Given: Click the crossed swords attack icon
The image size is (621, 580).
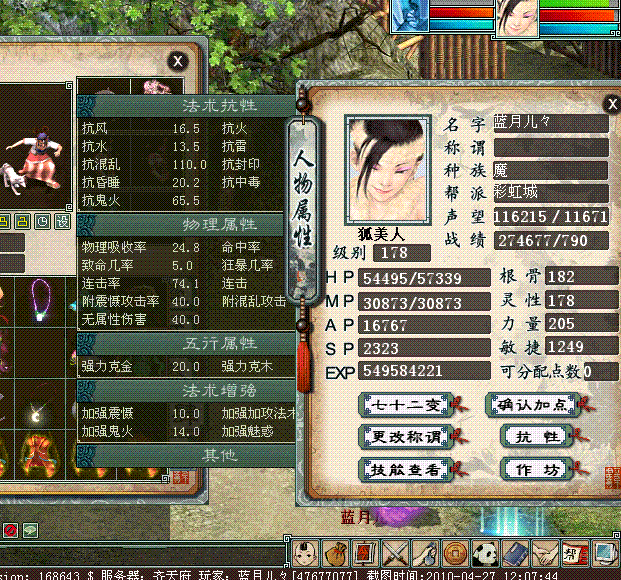Looking at the screenshot, I should coord(394,552).
